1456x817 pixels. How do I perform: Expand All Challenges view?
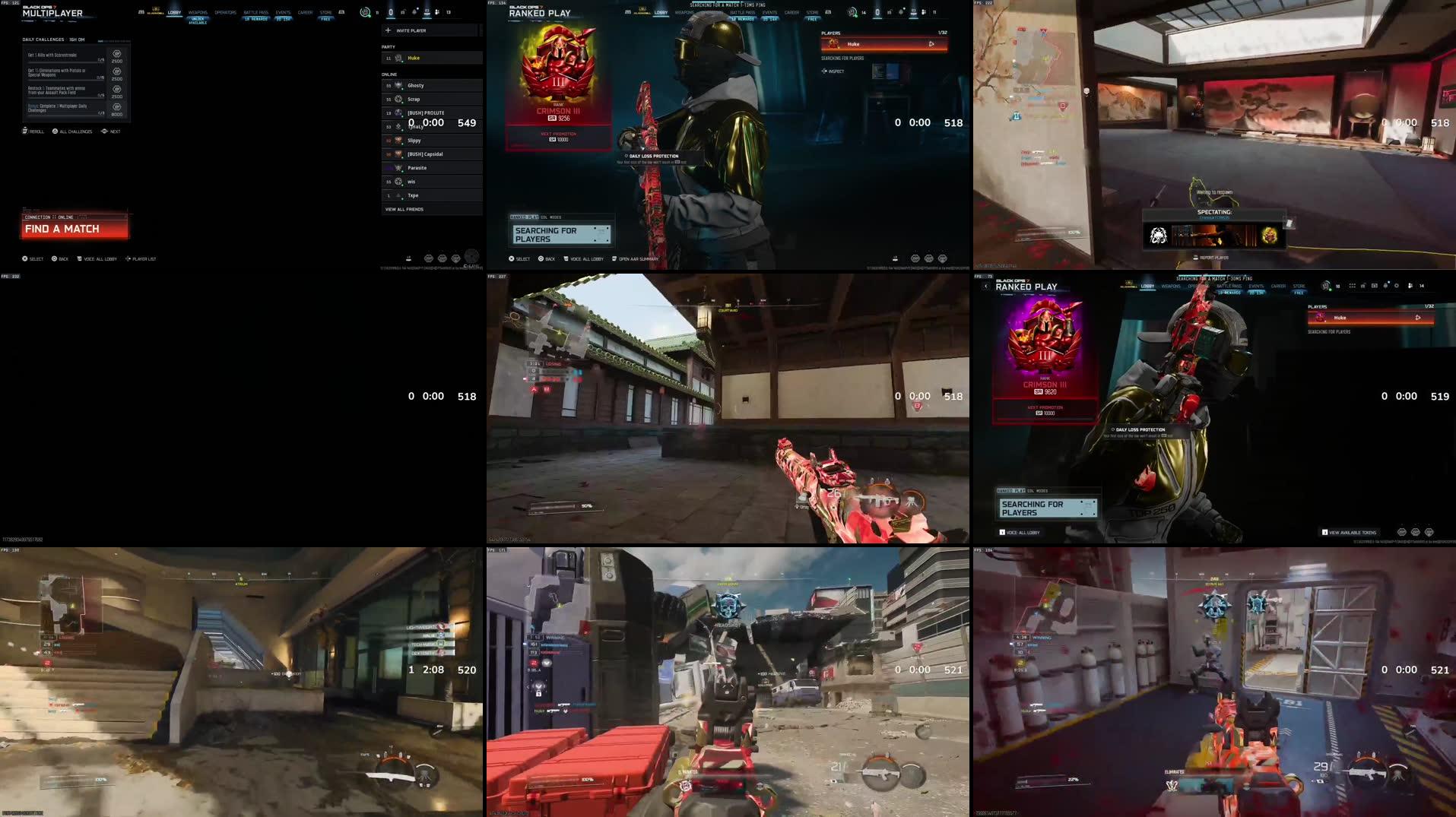pyautogui.click(x=54, y=131)
